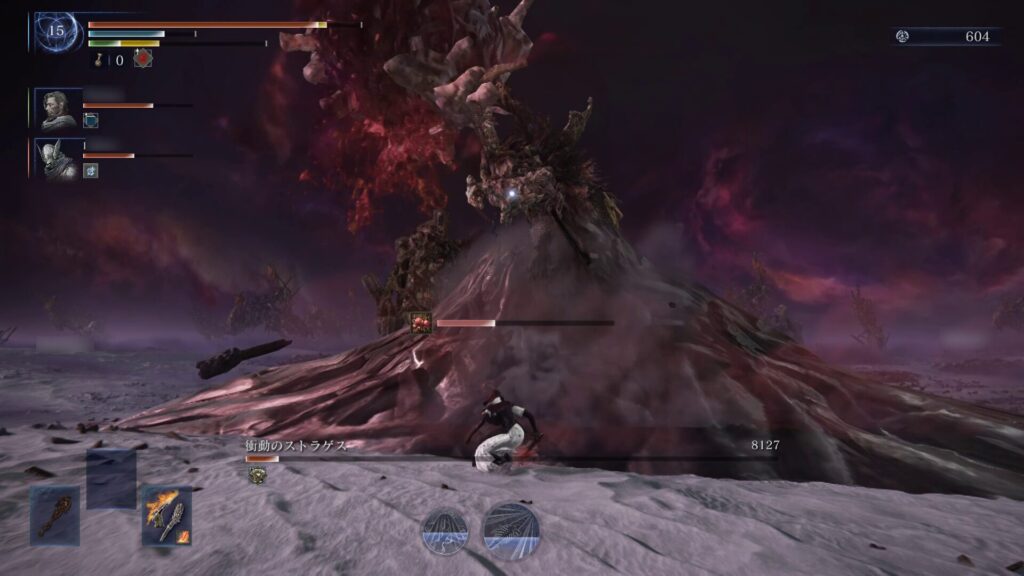Activate the smaller round character skill icon
The height and width of the screenshot is (576, 1024).
[445, 530]
